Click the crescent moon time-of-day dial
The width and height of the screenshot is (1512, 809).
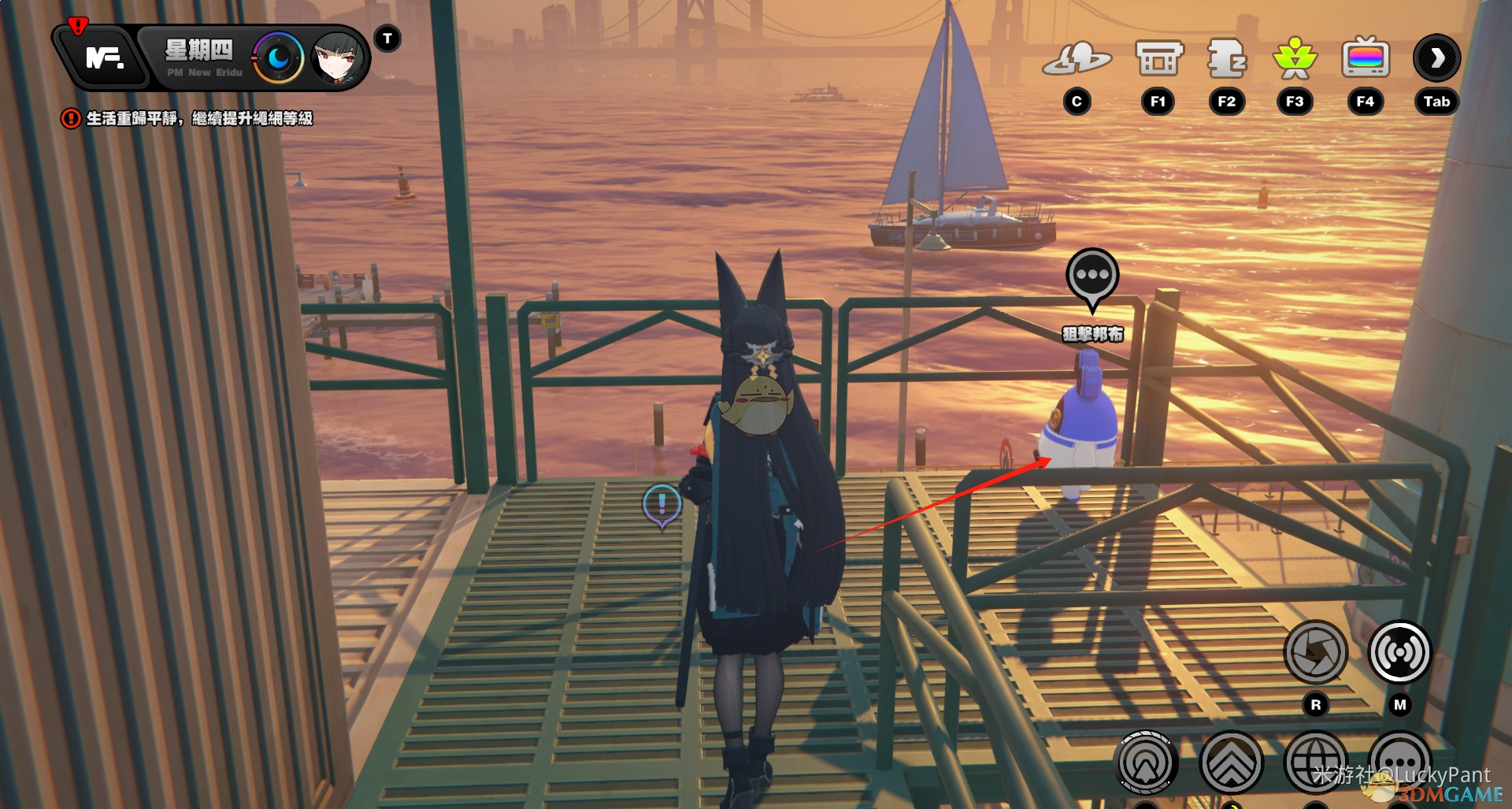pos(278,58)
